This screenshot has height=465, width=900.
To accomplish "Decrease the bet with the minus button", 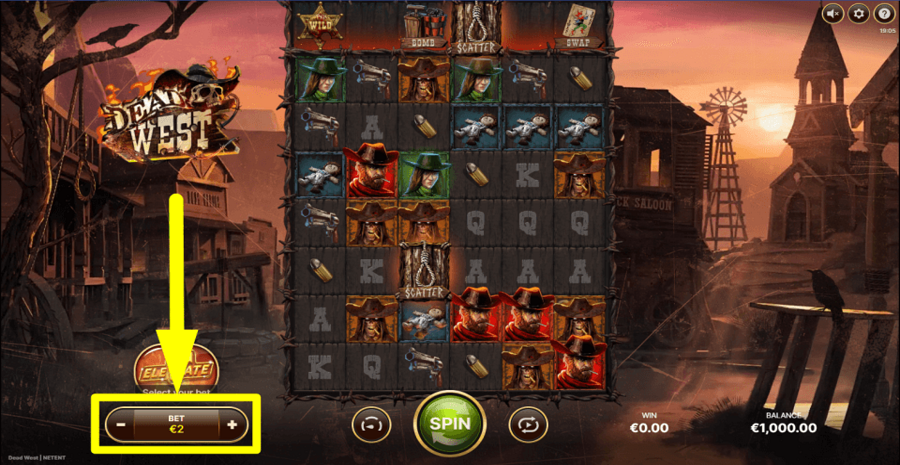I will pyautogui.click(x=121, y=425).
